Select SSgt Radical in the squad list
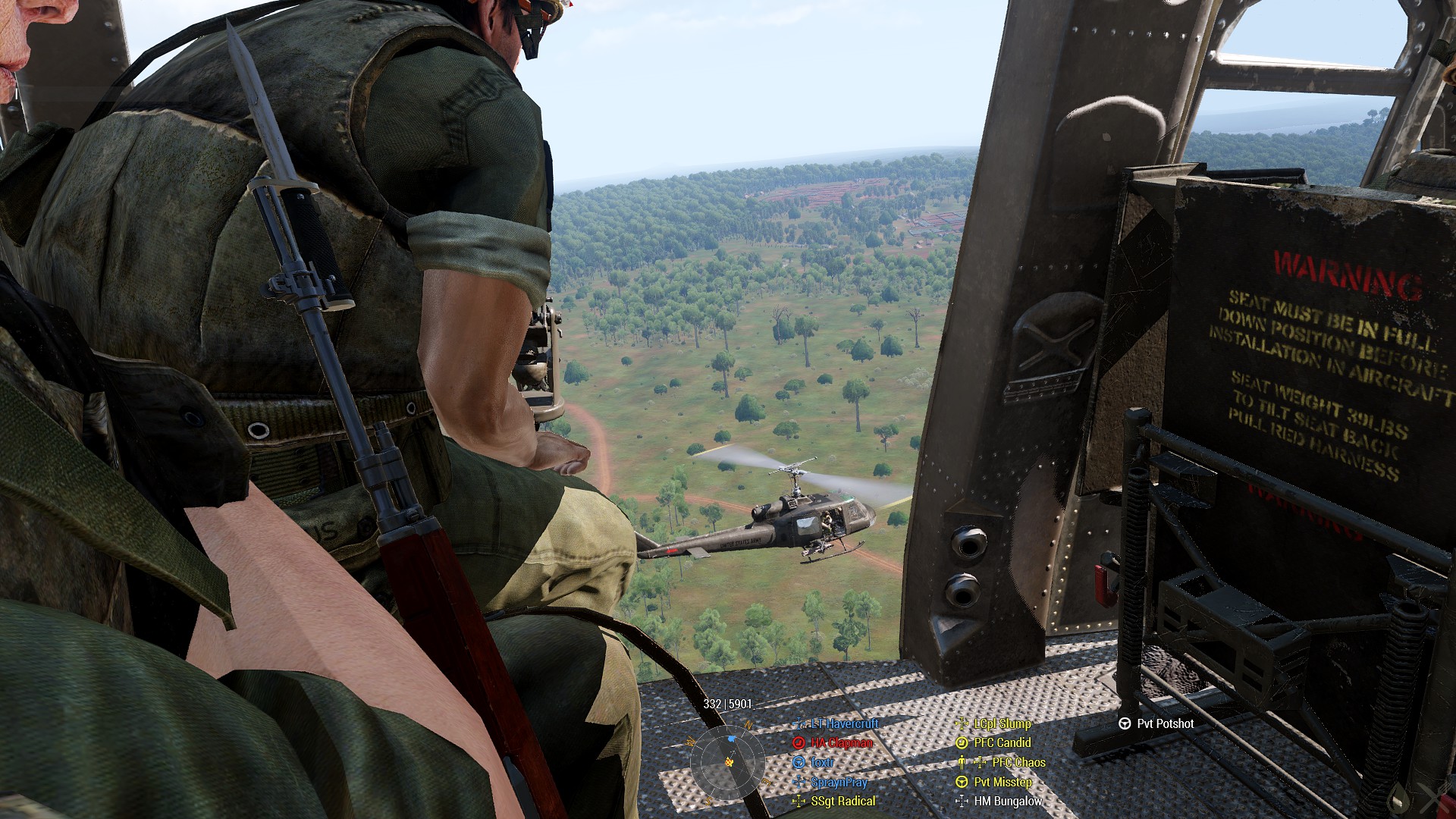The height and width of the screenshot is (819, 1456). (x=843, y=801)
